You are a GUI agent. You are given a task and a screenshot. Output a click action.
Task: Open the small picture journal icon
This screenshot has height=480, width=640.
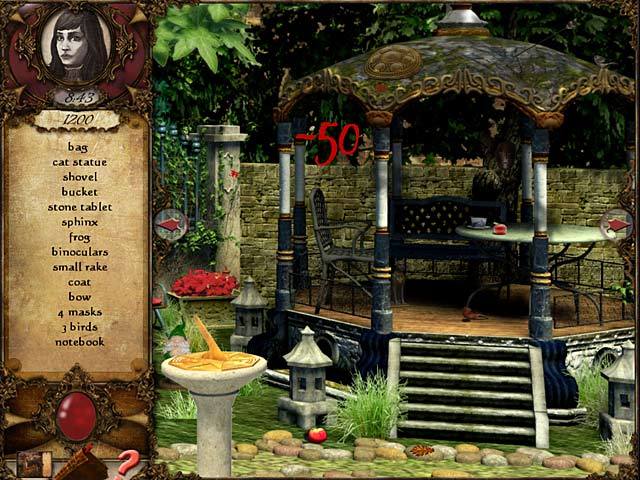click(34, 464)
